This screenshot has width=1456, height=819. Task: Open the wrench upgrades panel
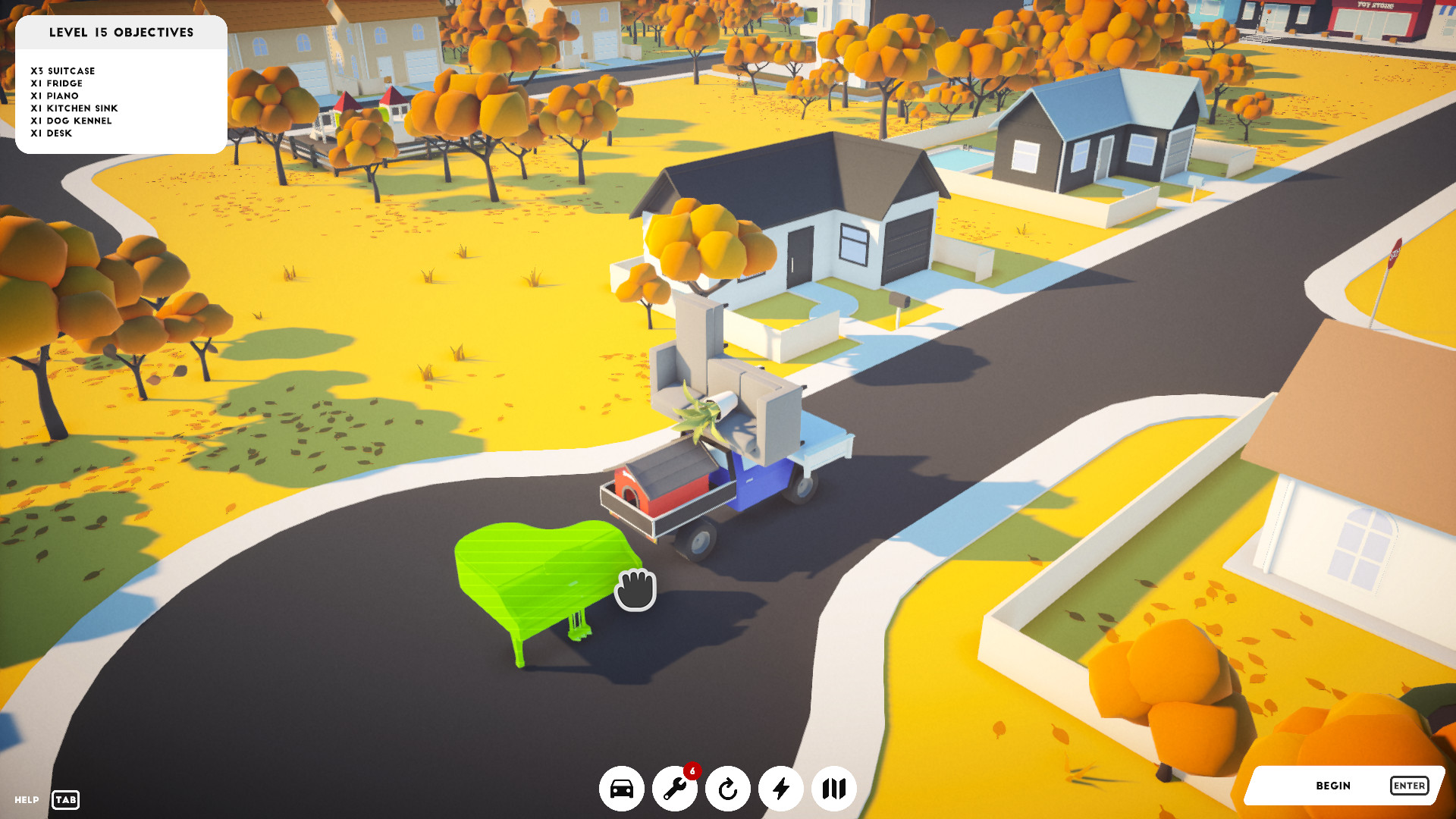(676, 789)
